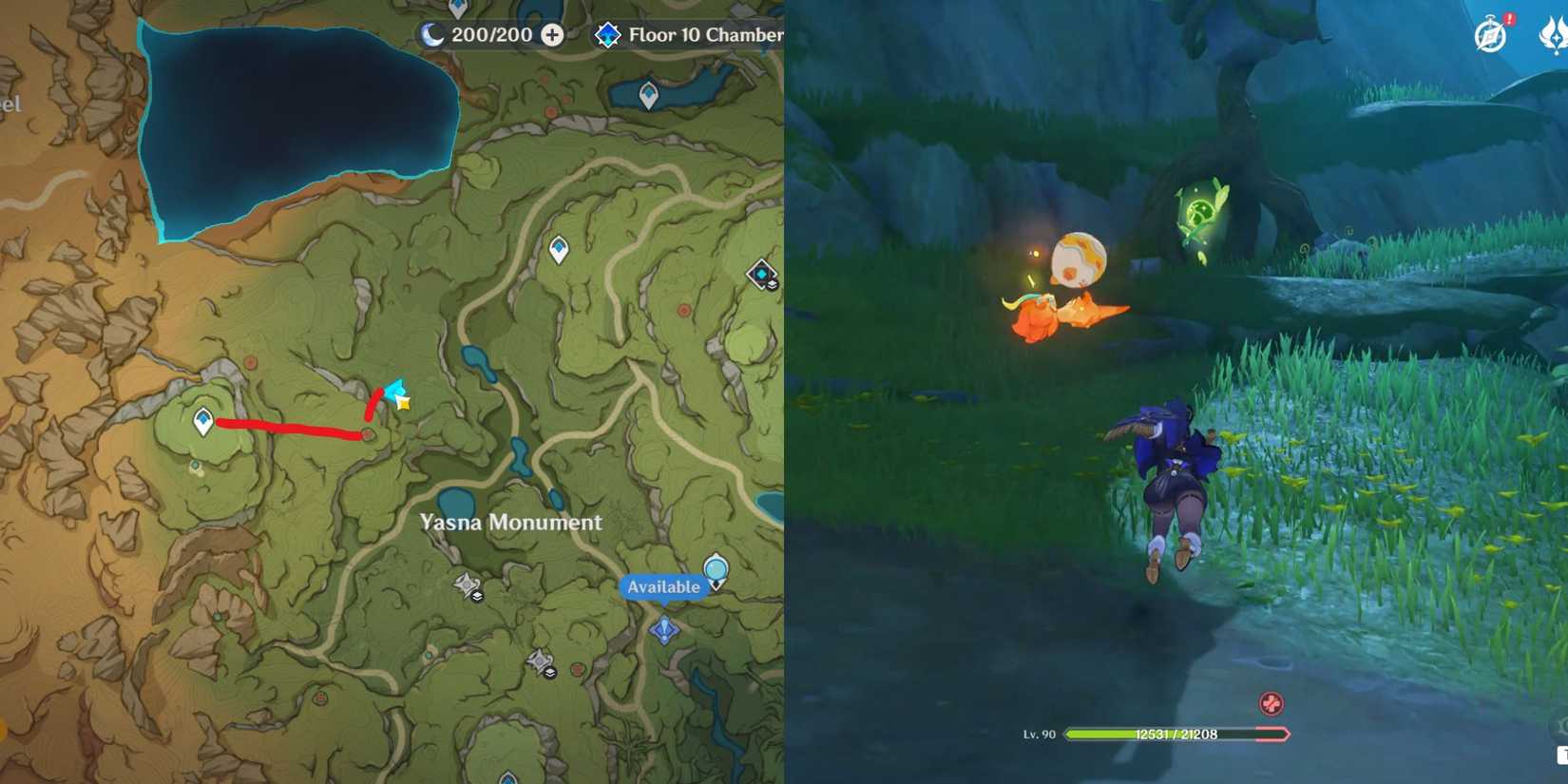The height and width of the screenshot is (784, 1568).
Task: Select the yellow star custom pin on the map
Action: (402, 403)
